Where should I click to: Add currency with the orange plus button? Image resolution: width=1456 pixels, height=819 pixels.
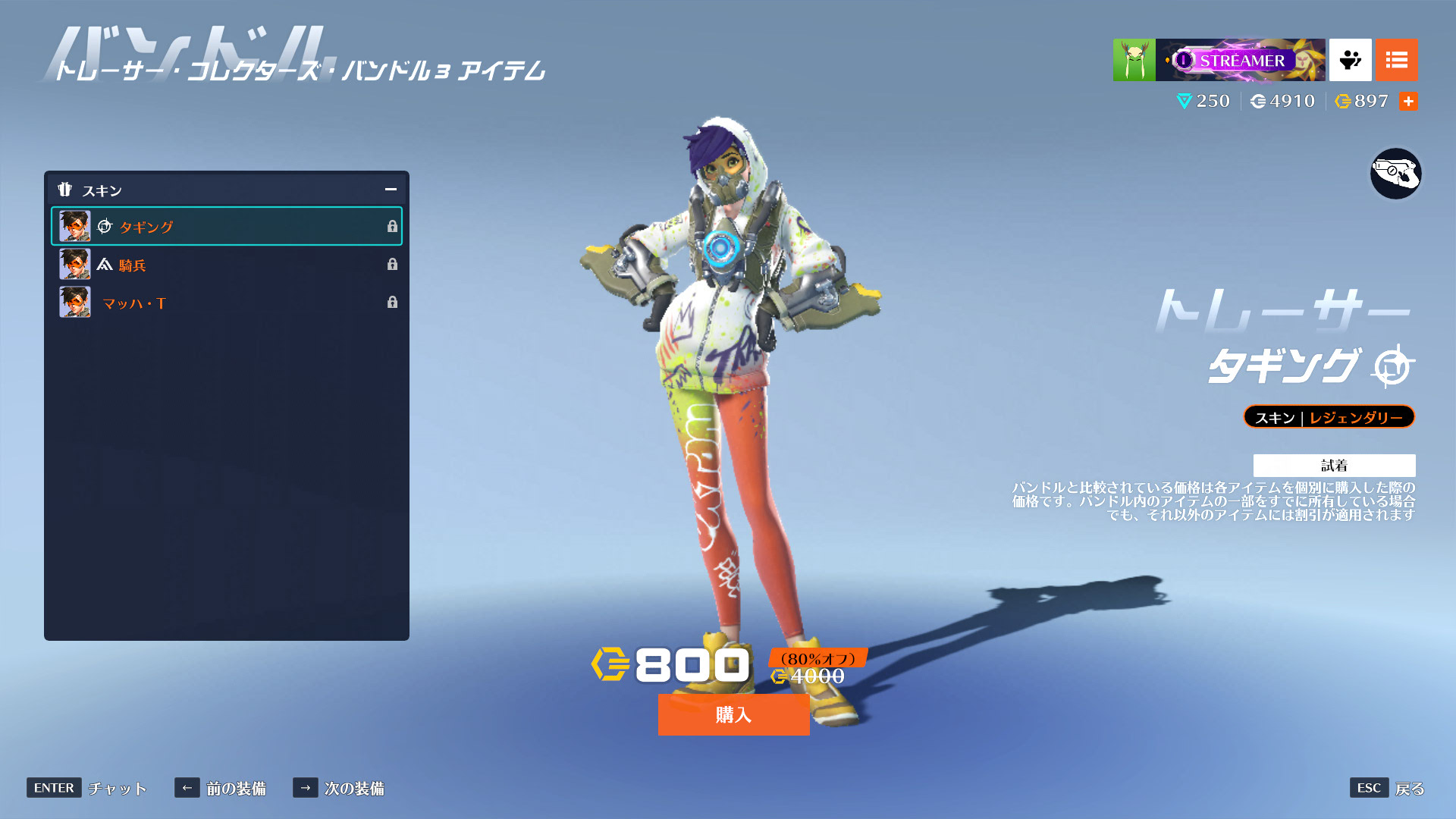click(1408, 101)
